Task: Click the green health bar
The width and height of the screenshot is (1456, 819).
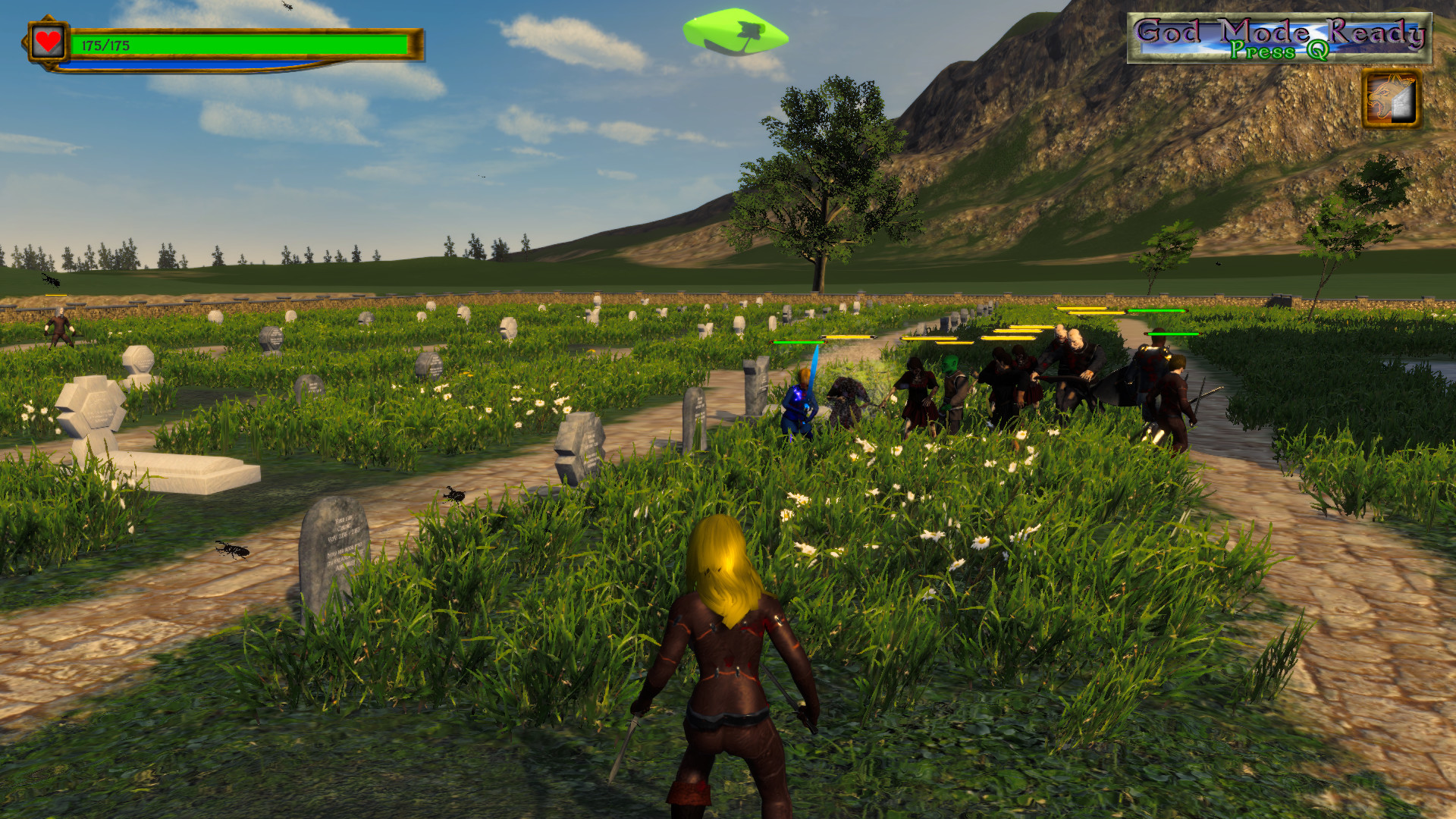Action: coord(265,43)
